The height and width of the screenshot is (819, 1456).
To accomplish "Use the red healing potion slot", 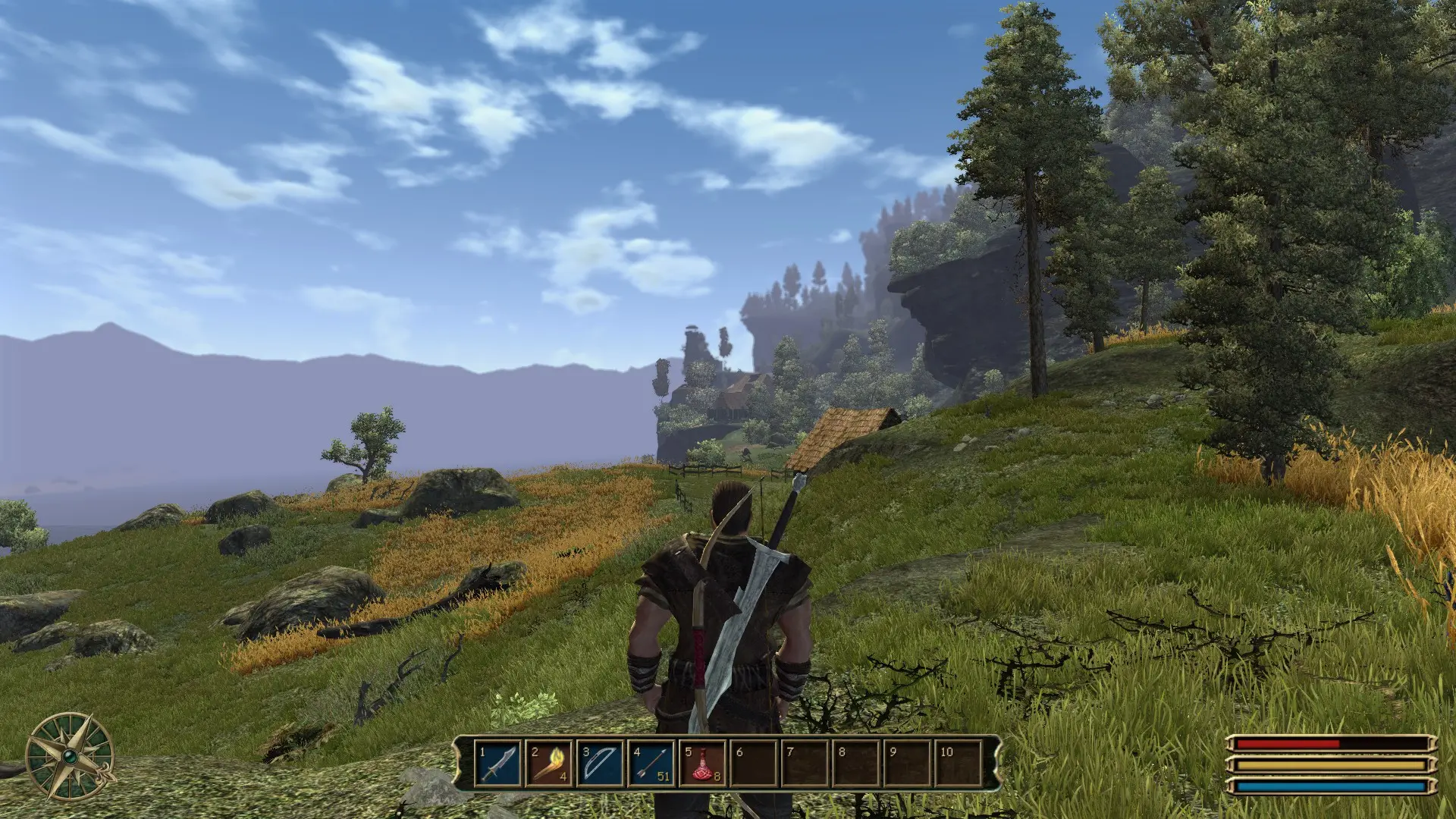I will 703,764.
